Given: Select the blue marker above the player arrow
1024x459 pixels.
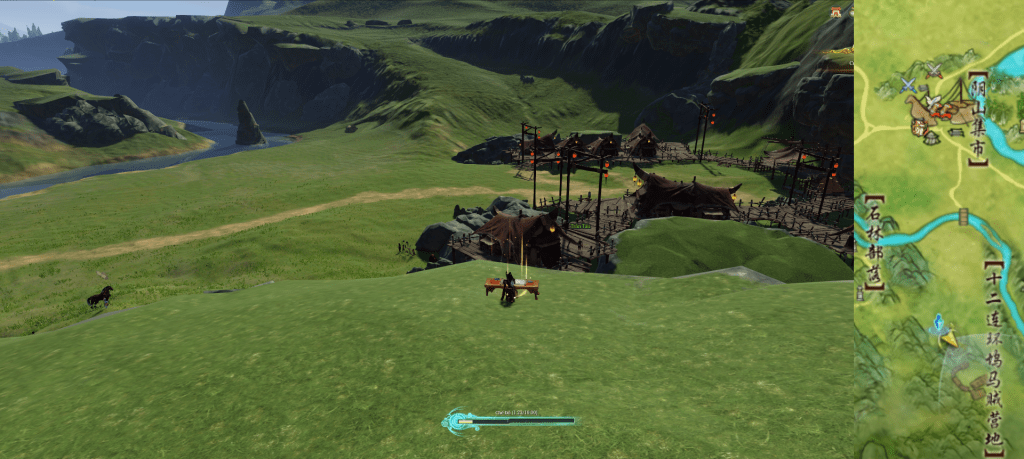Looking at the screenshot, I should tap(939, 322).
